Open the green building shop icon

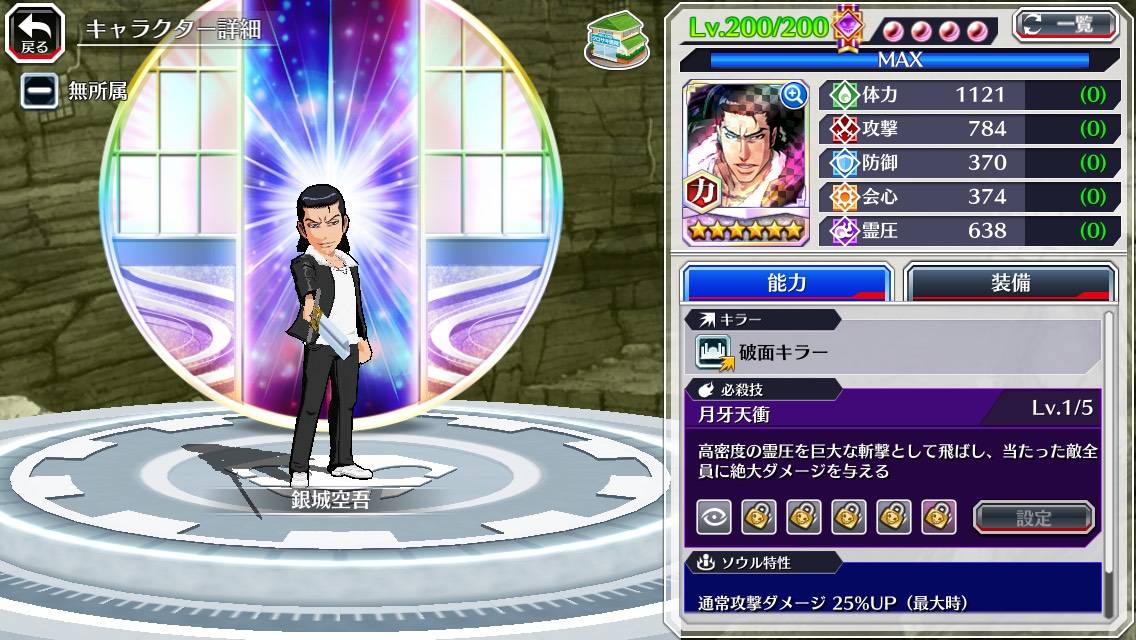tap(616, 40)
